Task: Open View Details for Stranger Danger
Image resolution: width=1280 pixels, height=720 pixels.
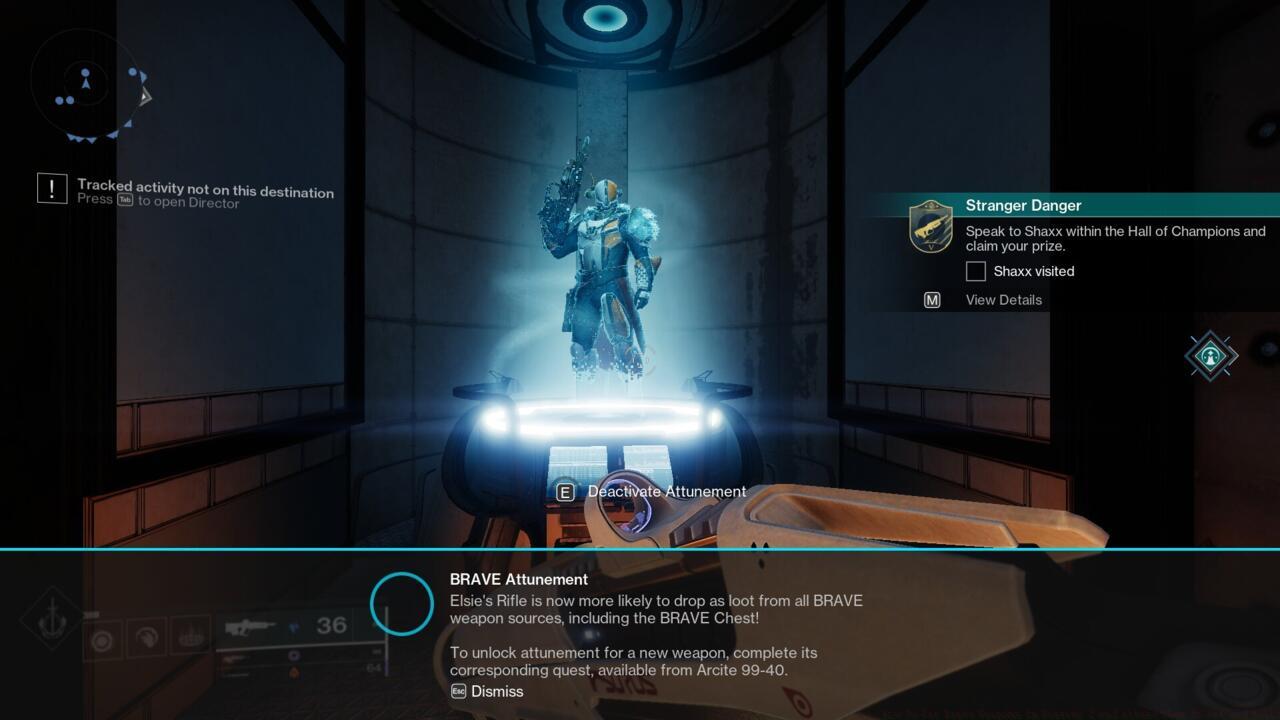Action: point(1003,299)
